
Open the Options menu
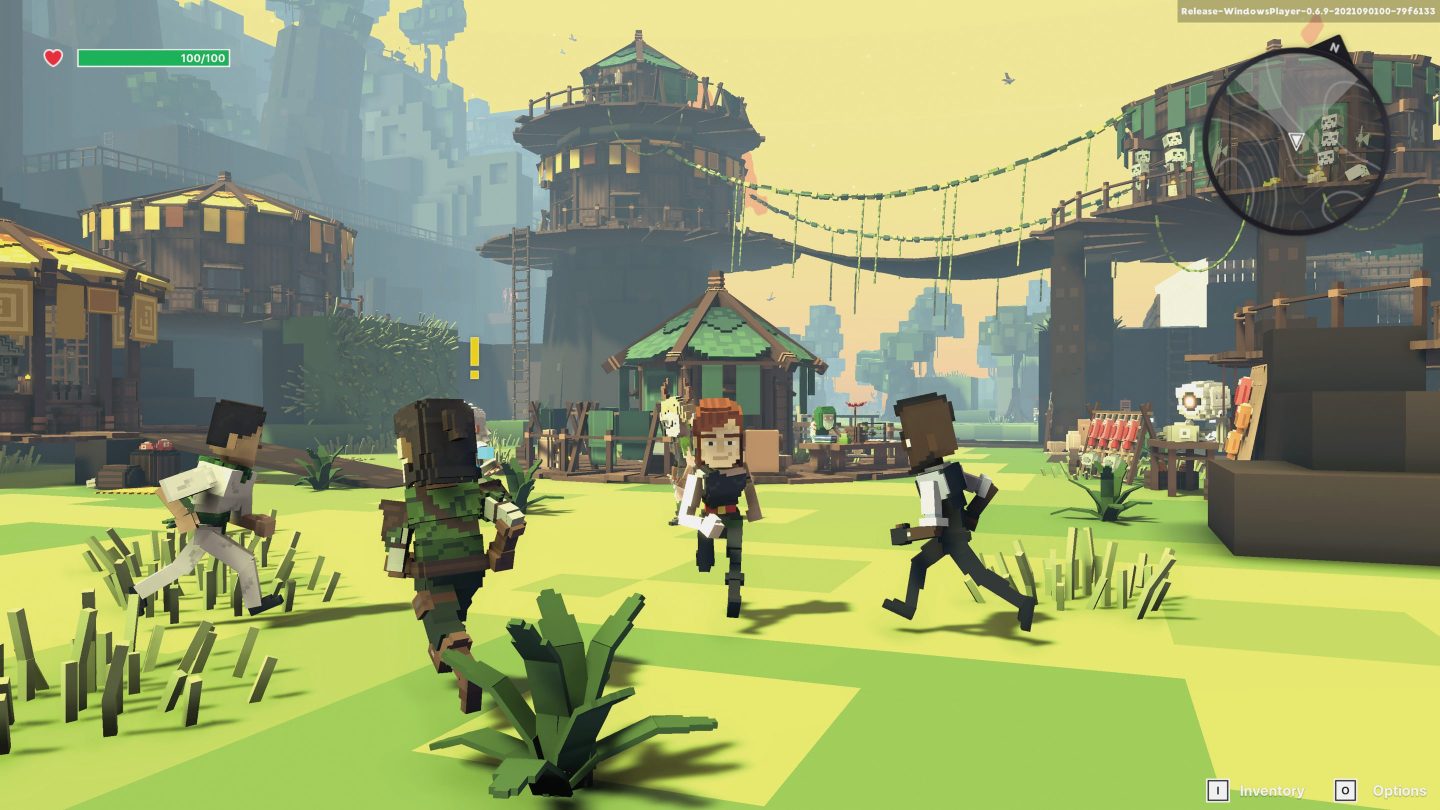pos(1400,790)
